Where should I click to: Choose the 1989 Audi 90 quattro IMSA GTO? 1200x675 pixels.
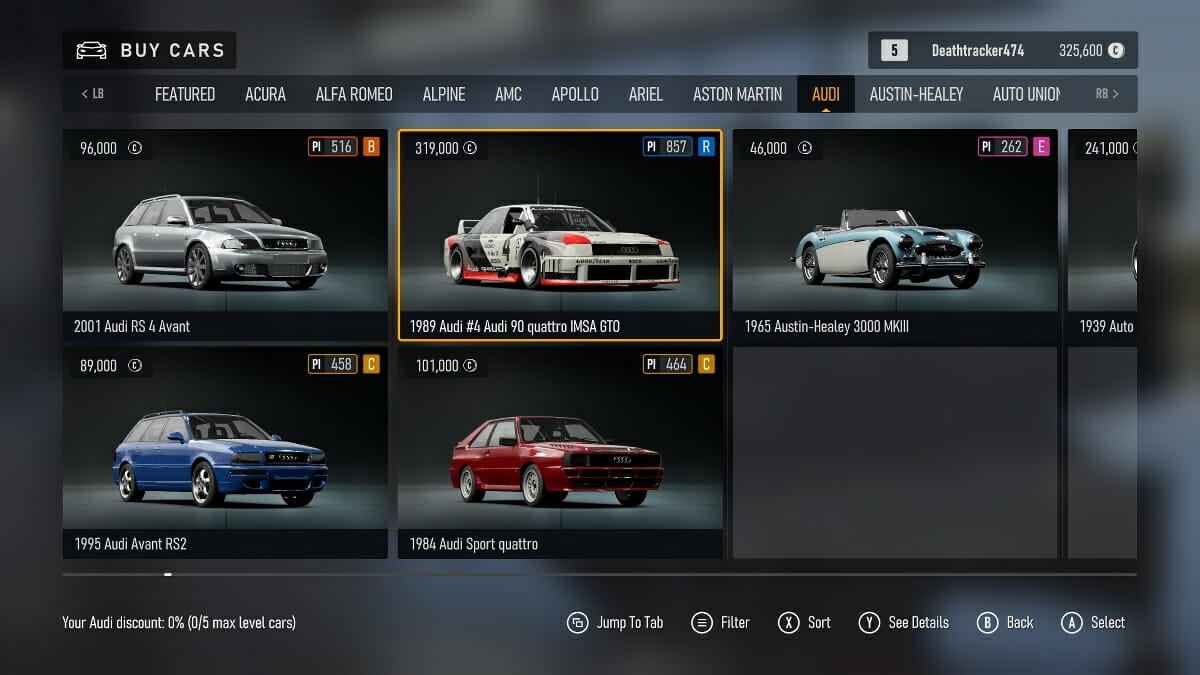560,235
